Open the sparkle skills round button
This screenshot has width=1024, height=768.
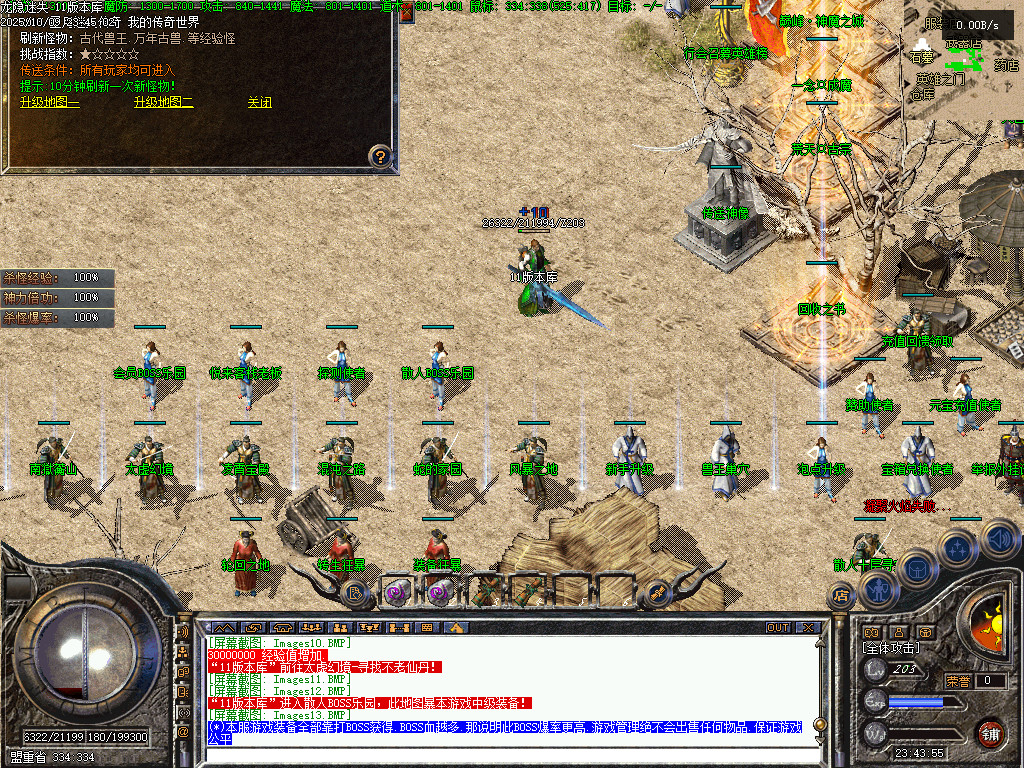click(x=958, y=547)
